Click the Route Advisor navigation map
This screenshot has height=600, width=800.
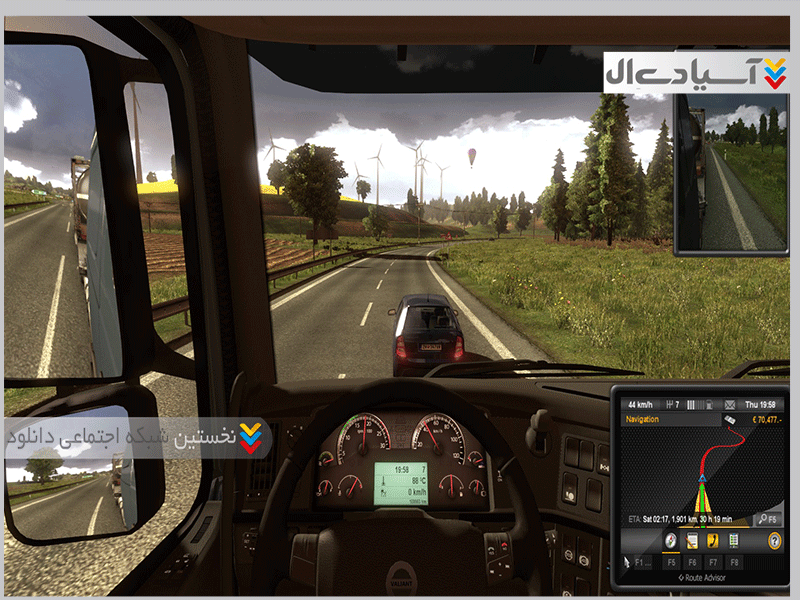(x=700, y=470)
